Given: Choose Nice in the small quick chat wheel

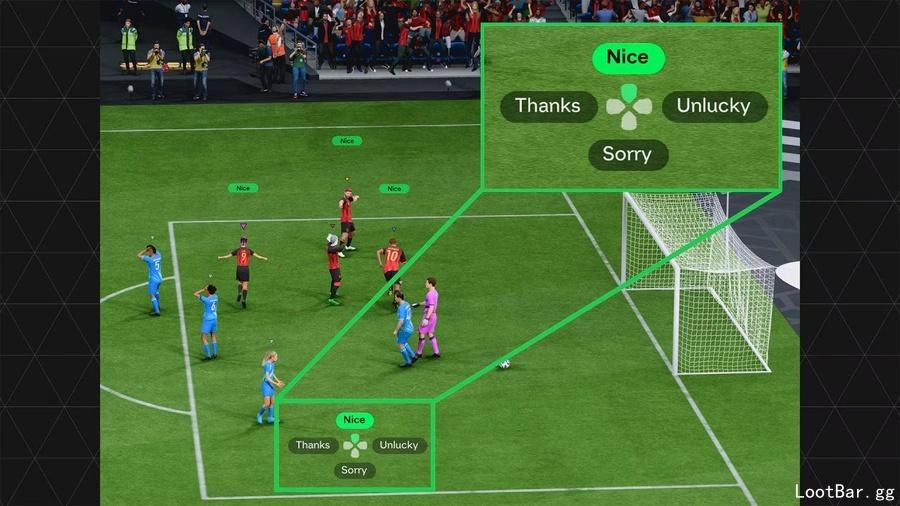Looking at the screenshot, I should pyautogui.click(x=354, y=420).
